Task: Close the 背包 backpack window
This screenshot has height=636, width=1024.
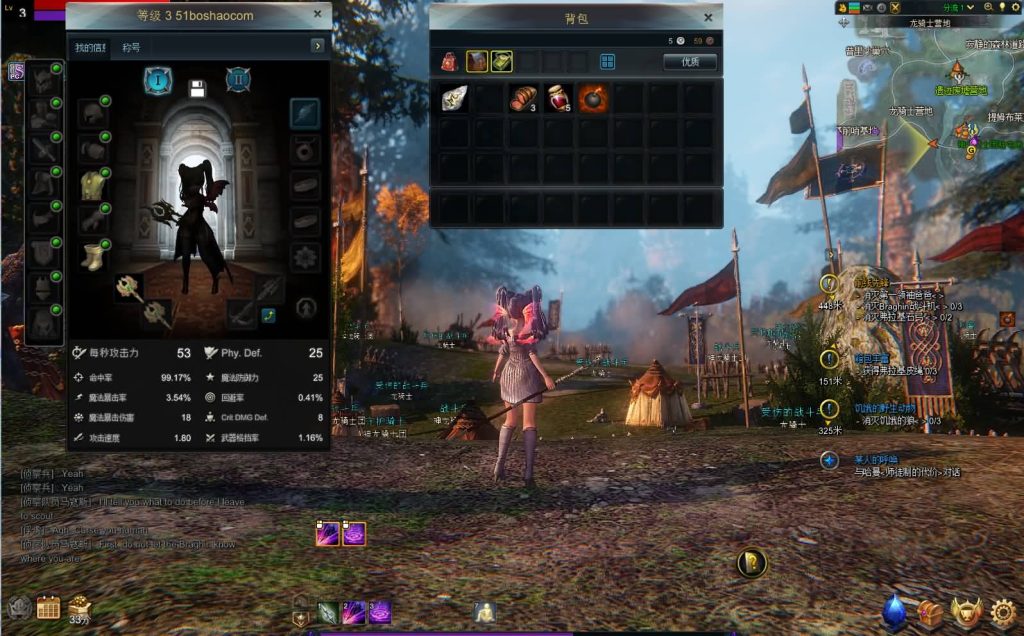Action: click(708, 17)
